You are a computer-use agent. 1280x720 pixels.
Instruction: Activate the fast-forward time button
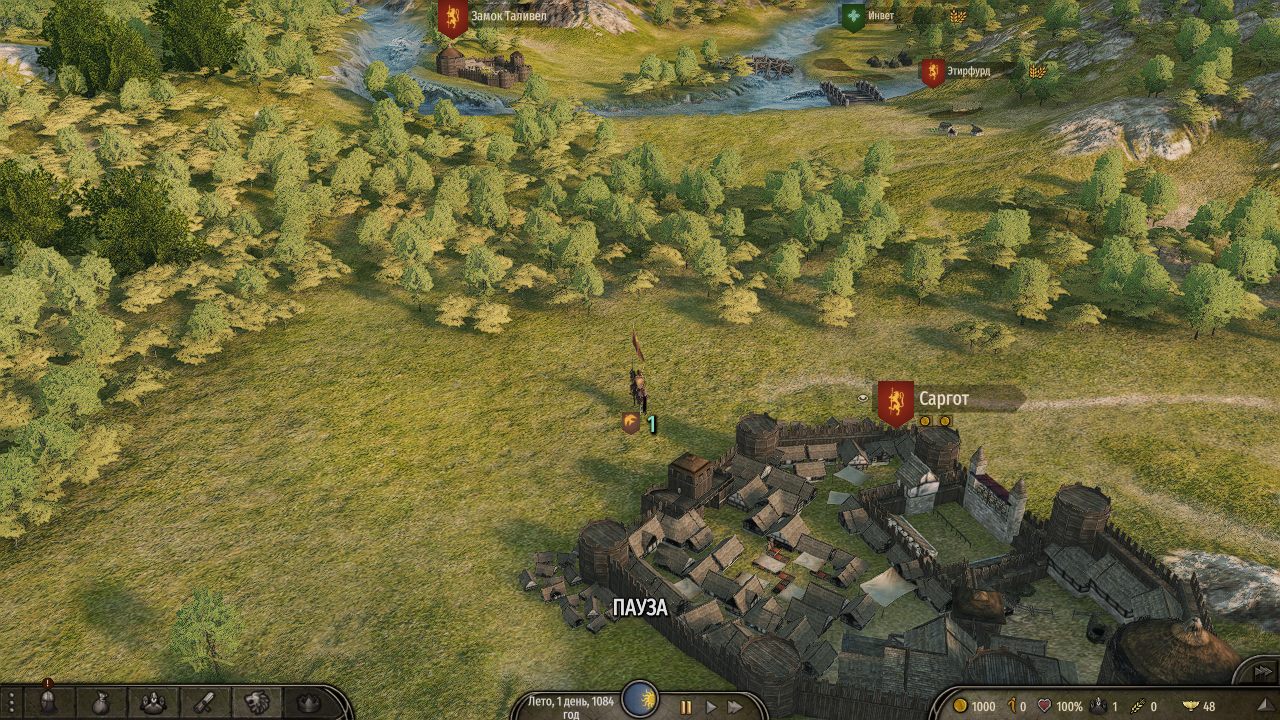pyautogui.click(x=735, y=707)
